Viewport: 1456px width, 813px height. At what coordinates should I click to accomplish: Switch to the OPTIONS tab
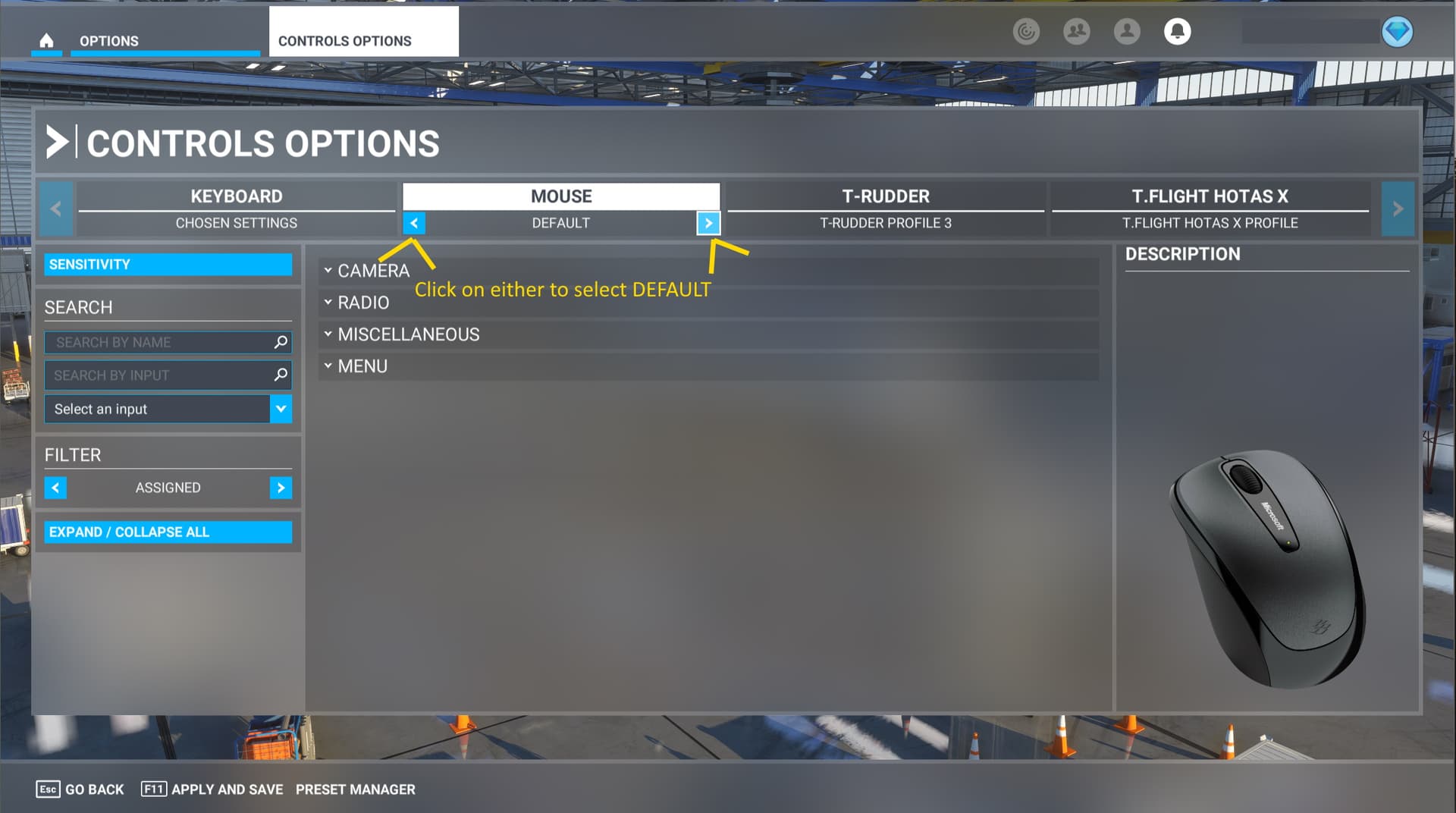pyautogui.click(x=108, y=41)
